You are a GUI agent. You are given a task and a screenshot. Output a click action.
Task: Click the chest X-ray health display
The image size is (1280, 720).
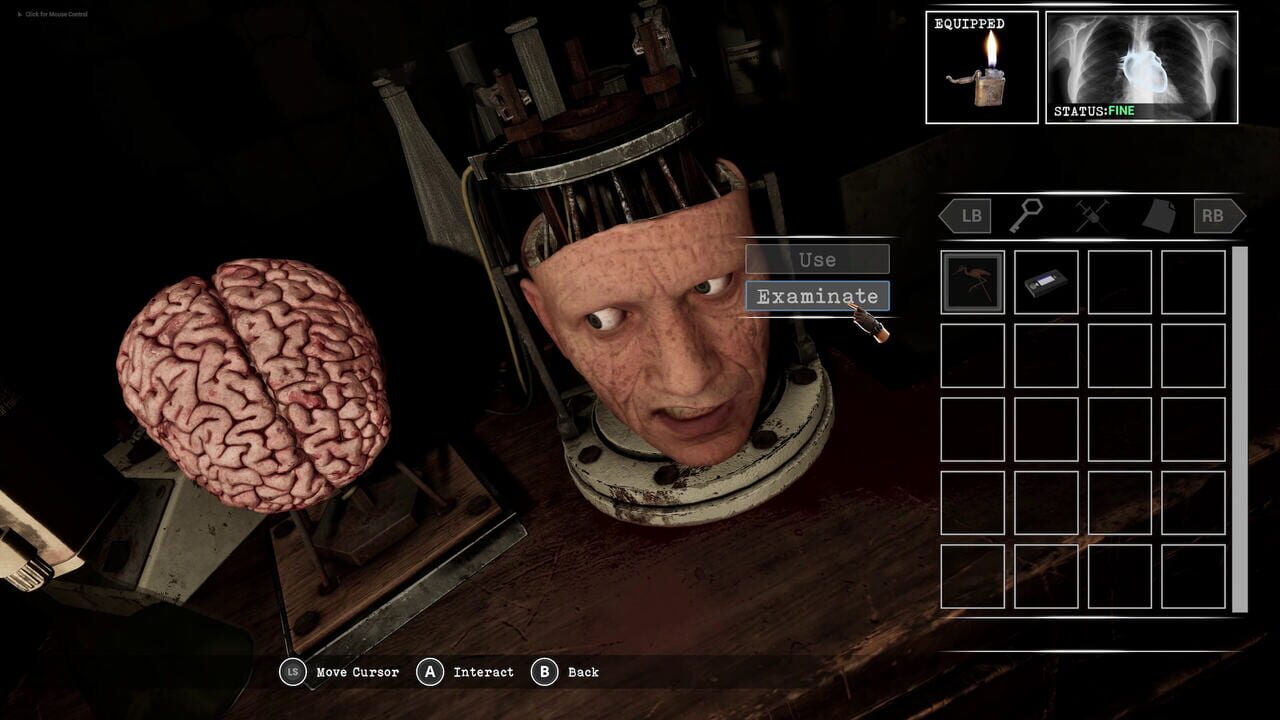click(1143, 60)
